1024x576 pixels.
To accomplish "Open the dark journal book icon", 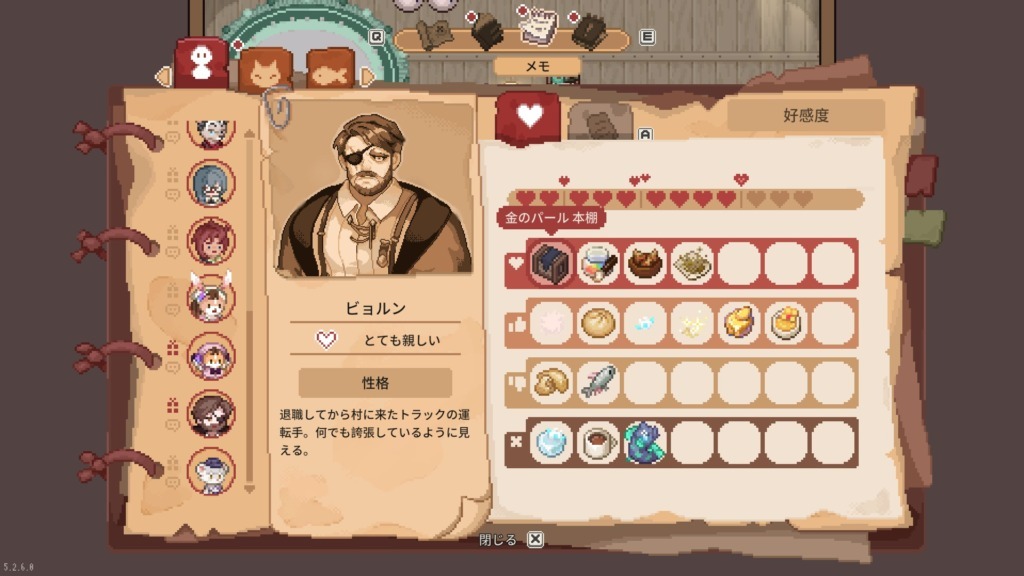I will tap(589, 31).
